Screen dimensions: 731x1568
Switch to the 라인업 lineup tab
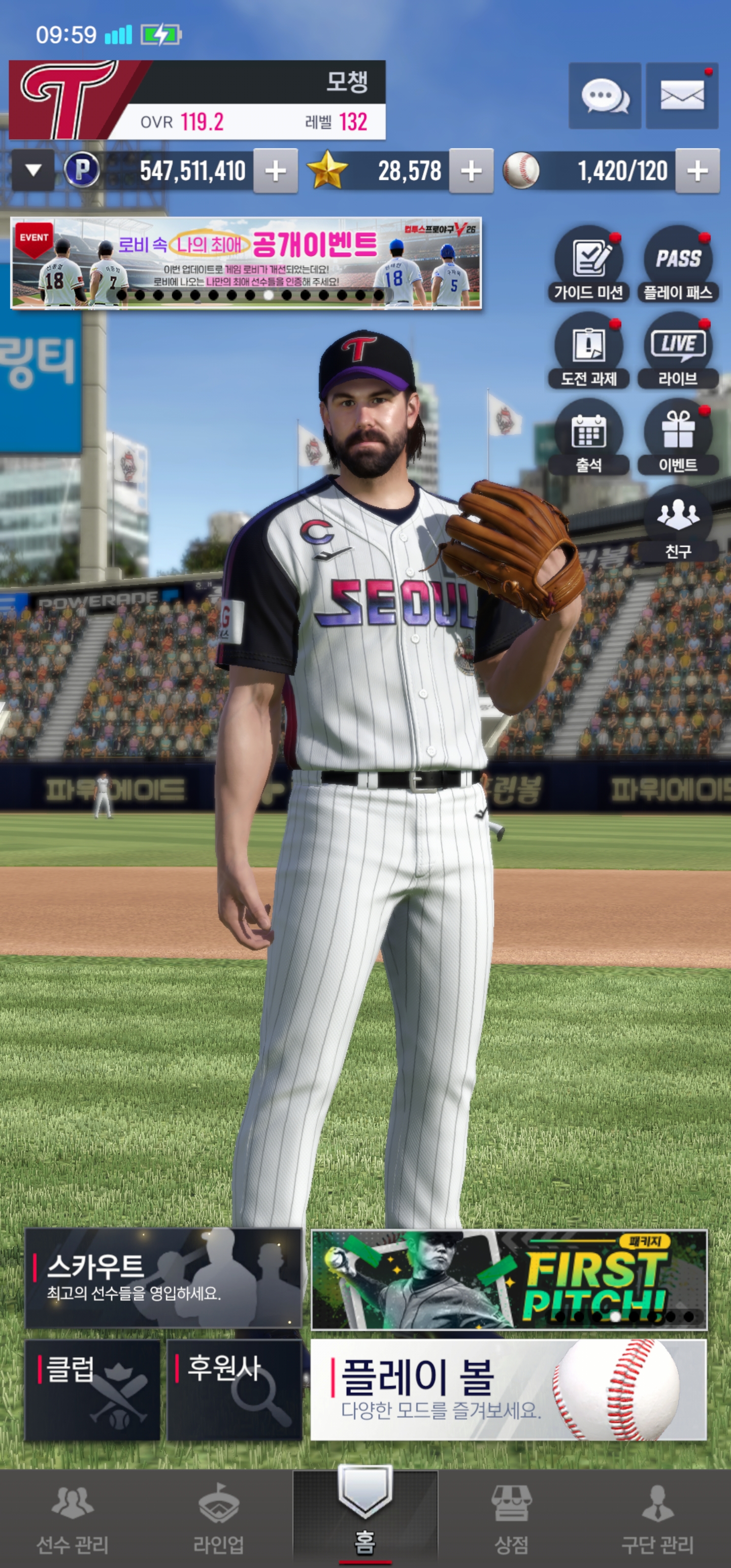pyautogui.click(x=218, y=1518)
